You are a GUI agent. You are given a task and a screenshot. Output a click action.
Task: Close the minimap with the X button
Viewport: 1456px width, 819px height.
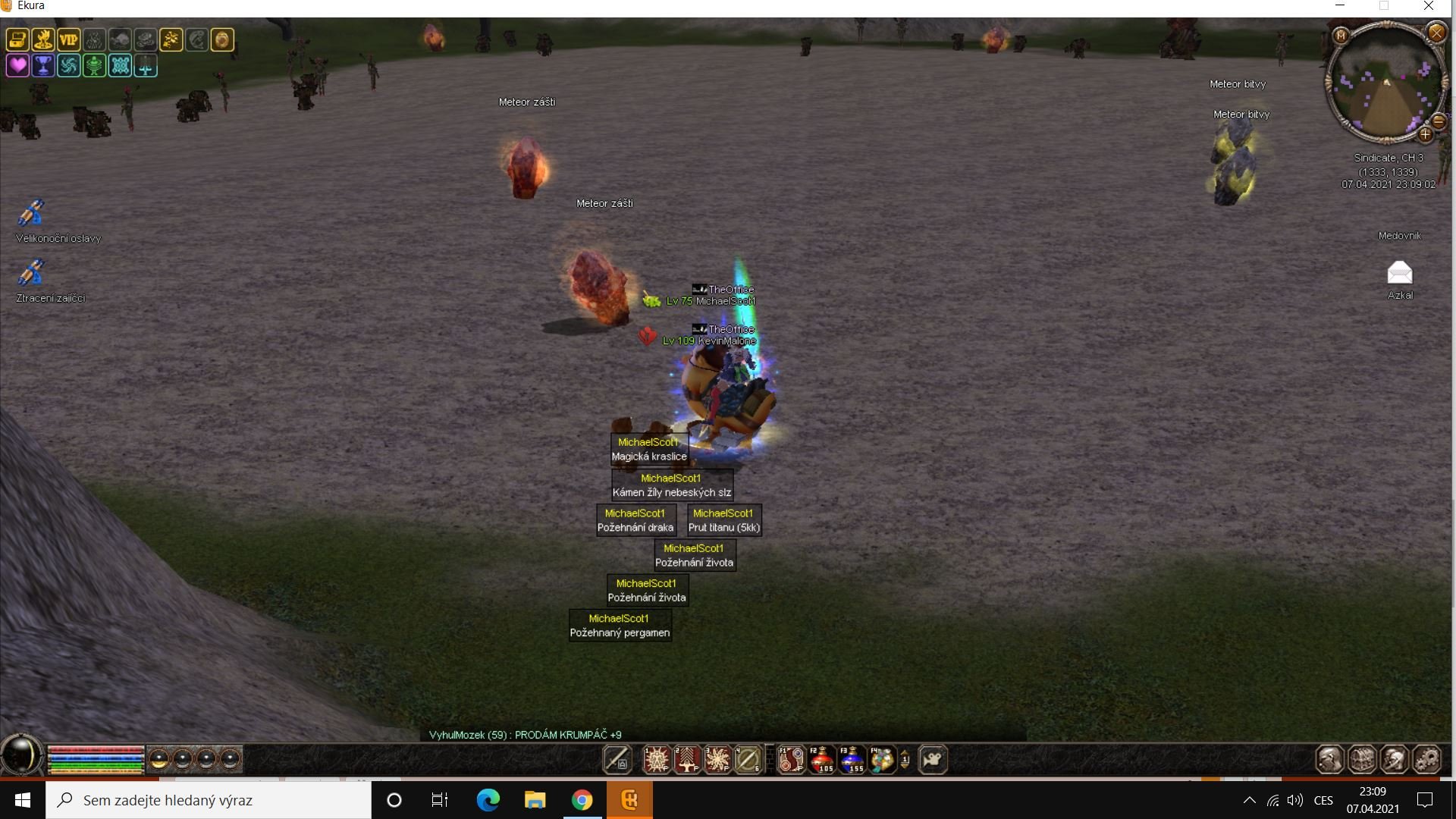point(1436,33)
